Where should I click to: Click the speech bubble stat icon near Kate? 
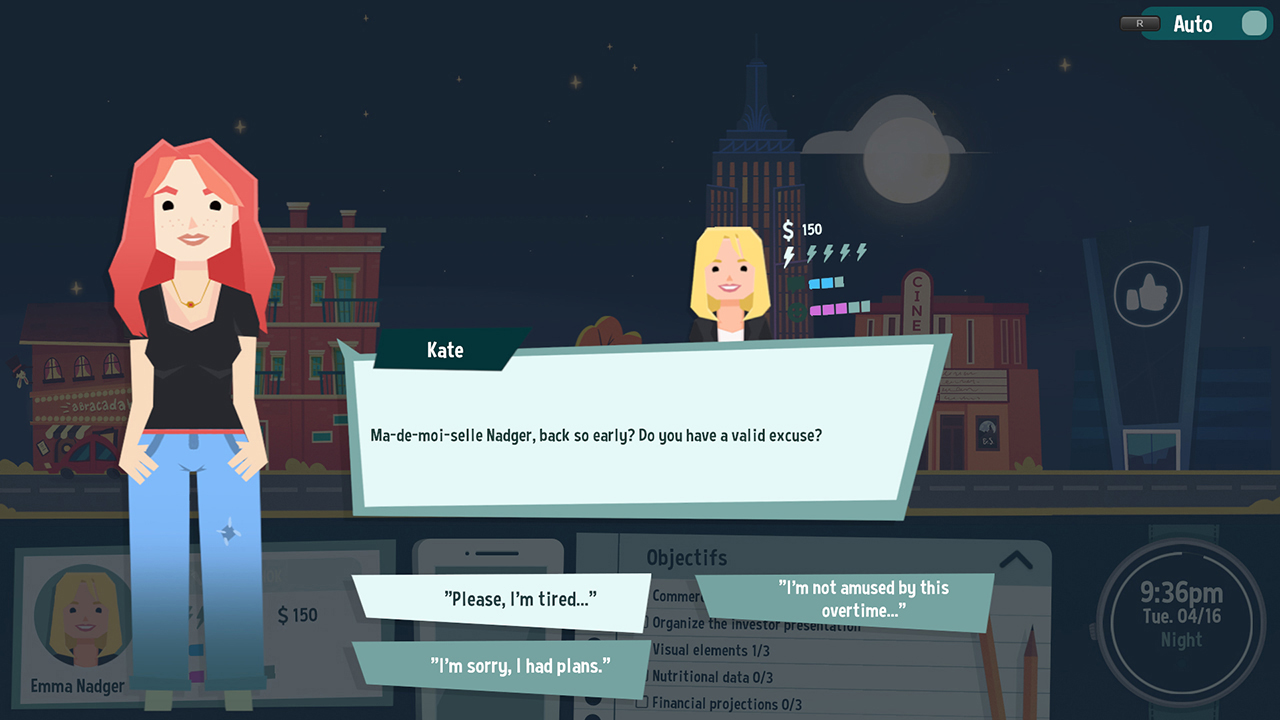(796, 284)
